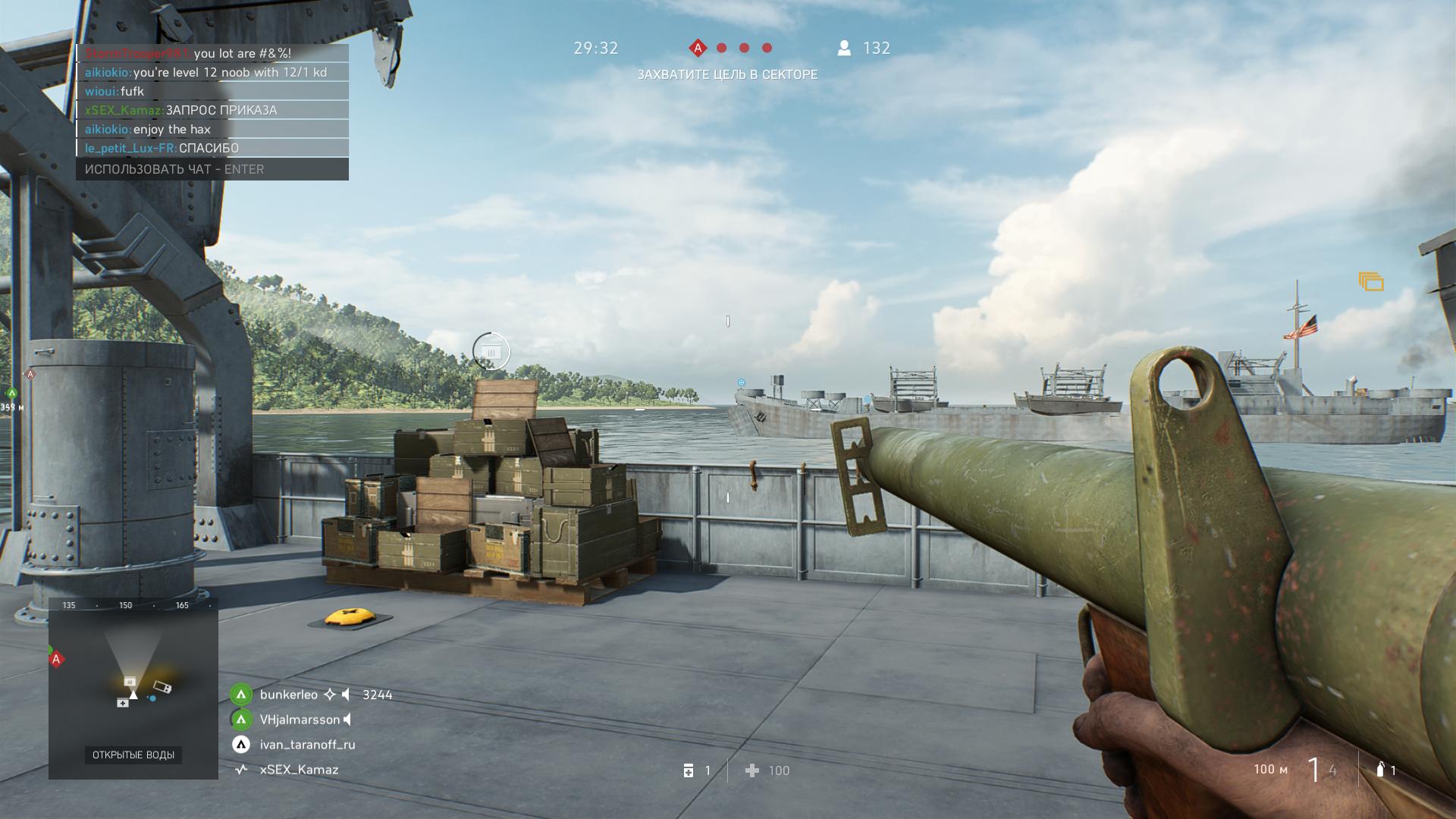Click le_petit_Lux-FR's chat message
1456x819 pixels.
coord(209,149)
